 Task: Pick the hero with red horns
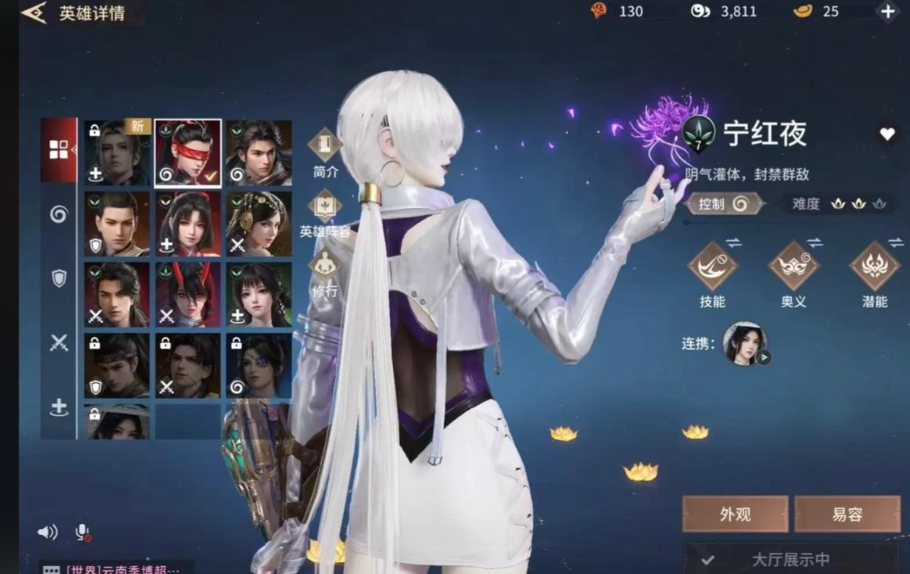[x=188, y=294]
